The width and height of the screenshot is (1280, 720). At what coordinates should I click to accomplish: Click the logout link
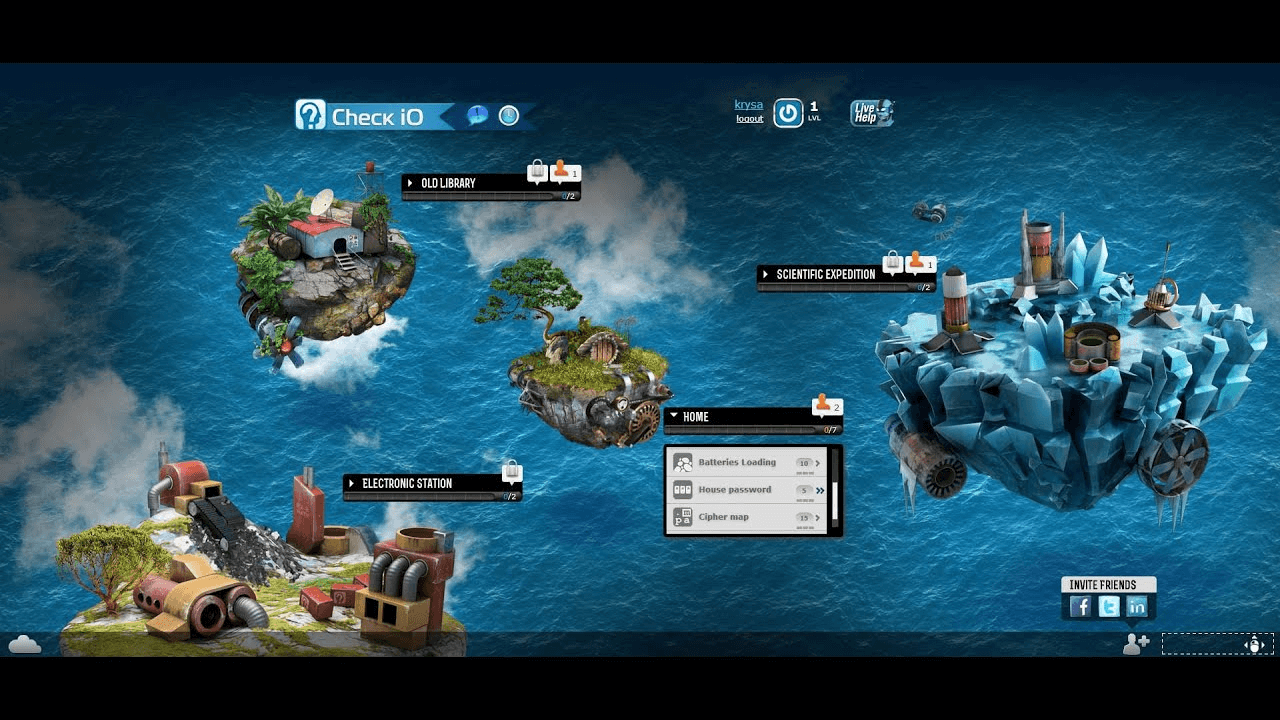pyautogui.click(x=748, y=118)
